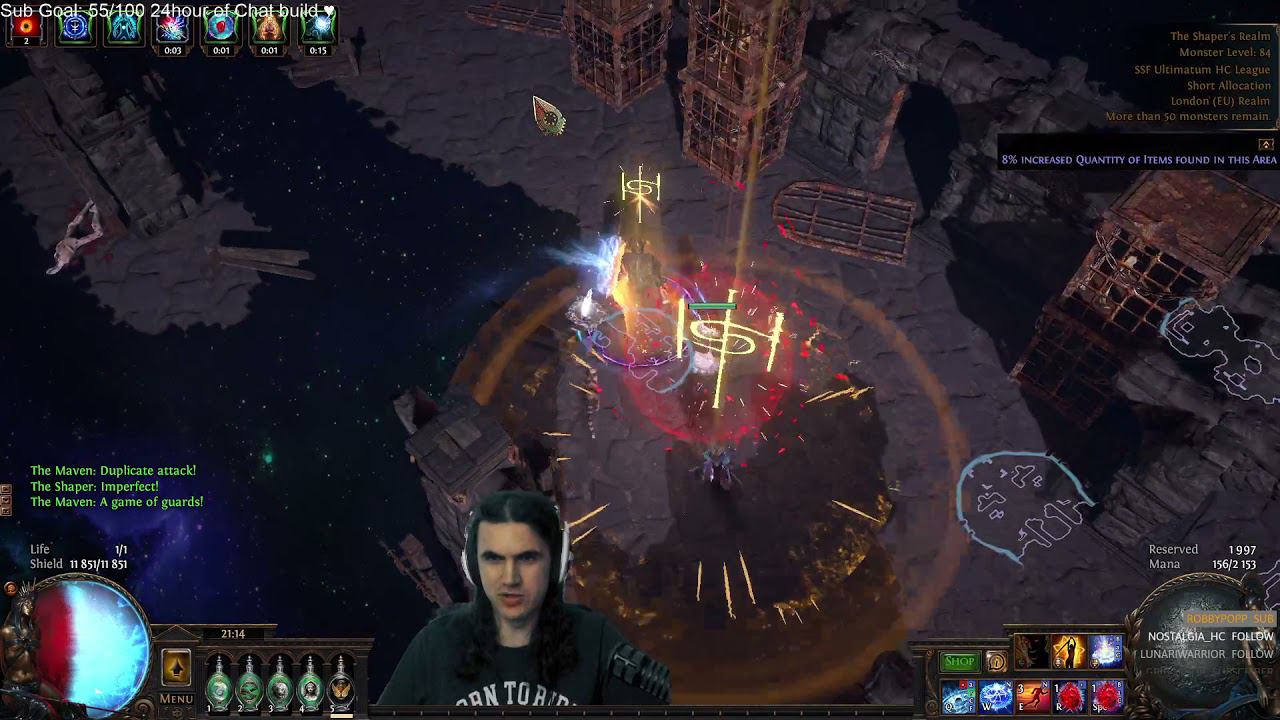Select the red orb skill on Space

coord(1107,697)
